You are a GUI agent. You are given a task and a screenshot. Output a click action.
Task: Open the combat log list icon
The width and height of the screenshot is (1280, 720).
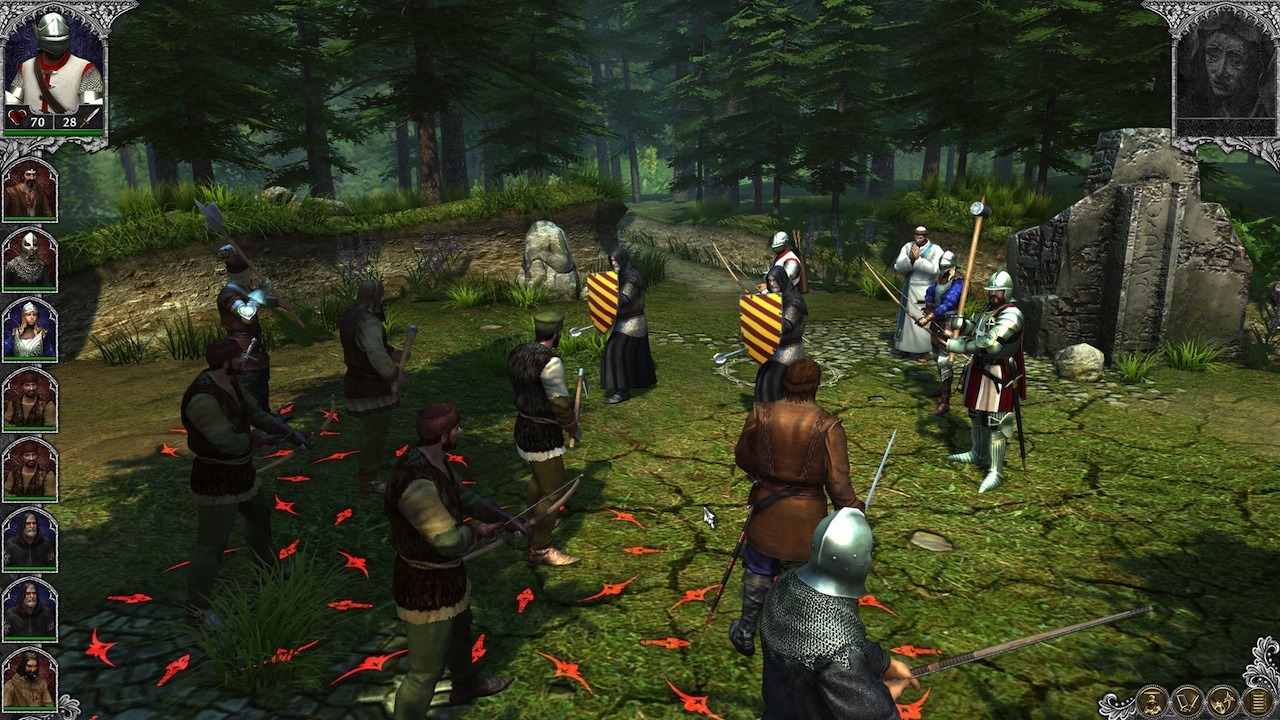point(1256,701)
